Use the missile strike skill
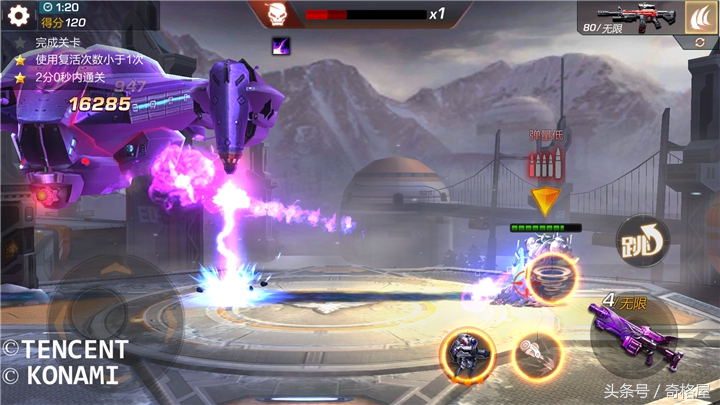The image size is (720, 405). [537, 354]
